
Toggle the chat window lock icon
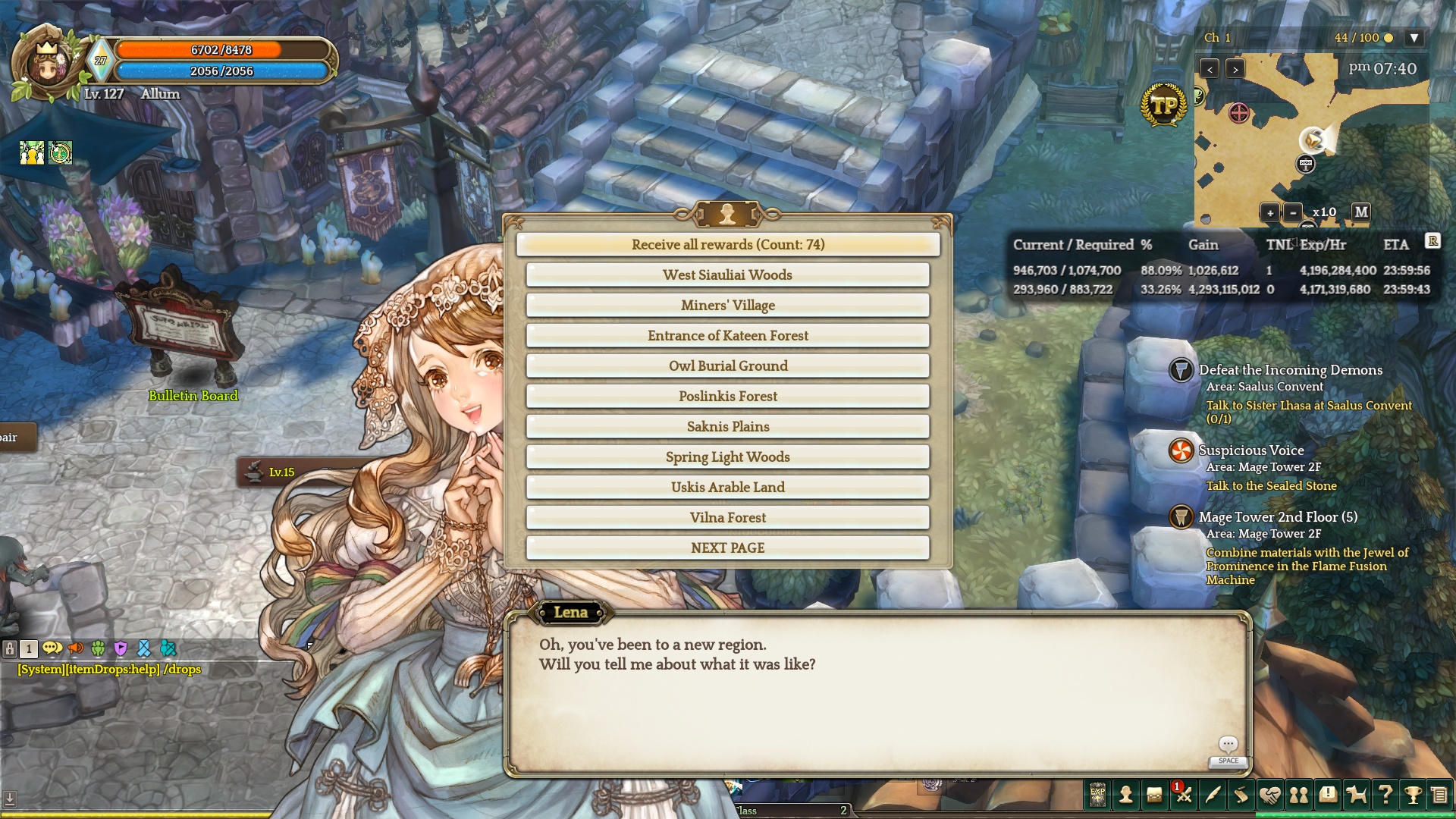(x=10, y=648)
